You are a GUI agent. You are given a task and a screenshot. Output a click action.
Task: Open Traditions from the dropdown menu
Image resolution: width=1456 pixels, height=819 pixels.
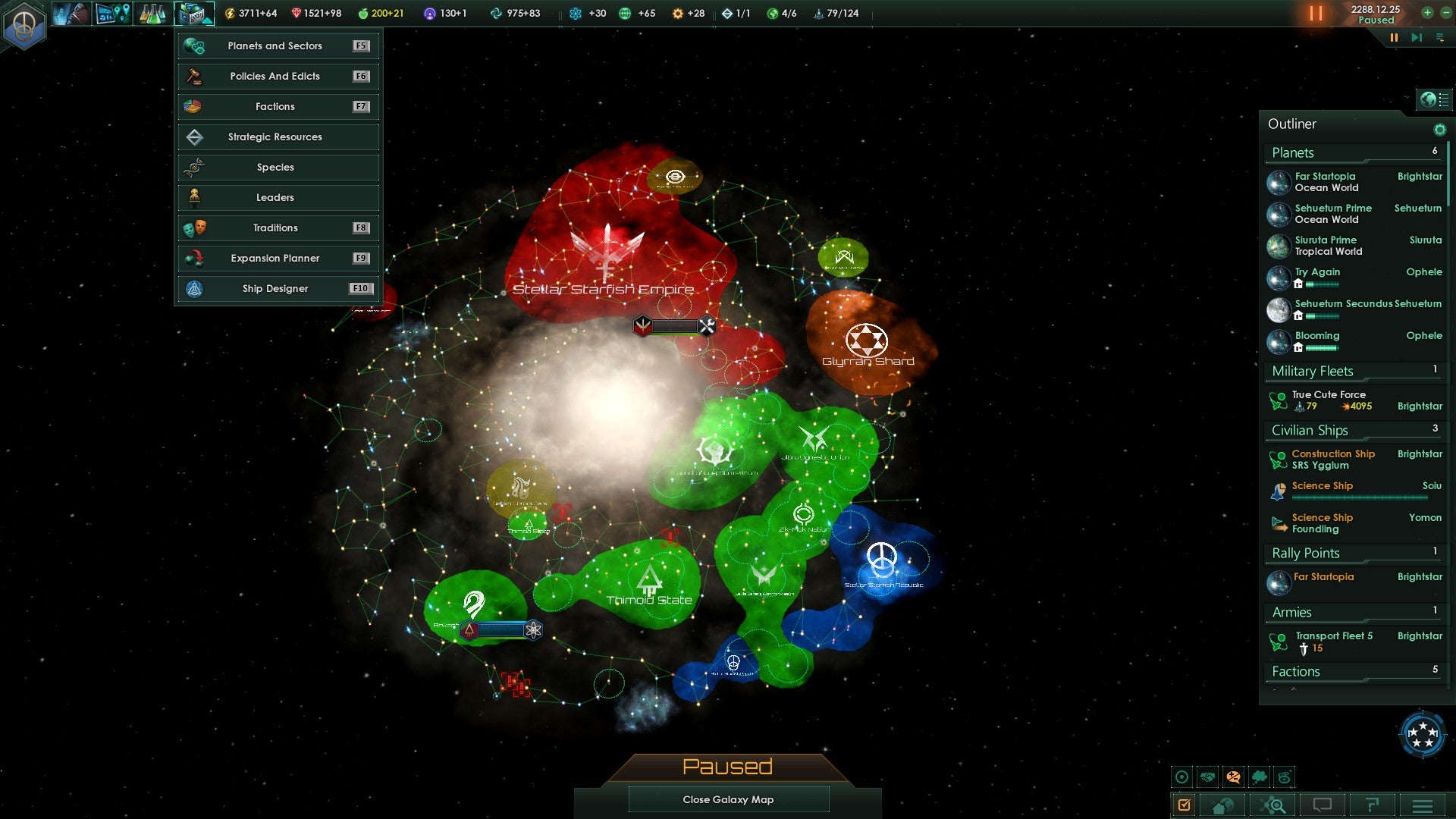point(277,227)
